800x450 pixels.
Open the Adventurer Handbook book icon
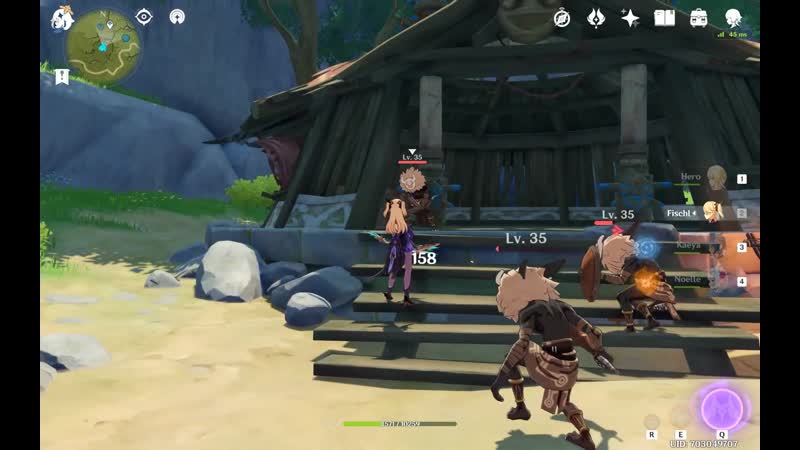click(x=664, y=18)
